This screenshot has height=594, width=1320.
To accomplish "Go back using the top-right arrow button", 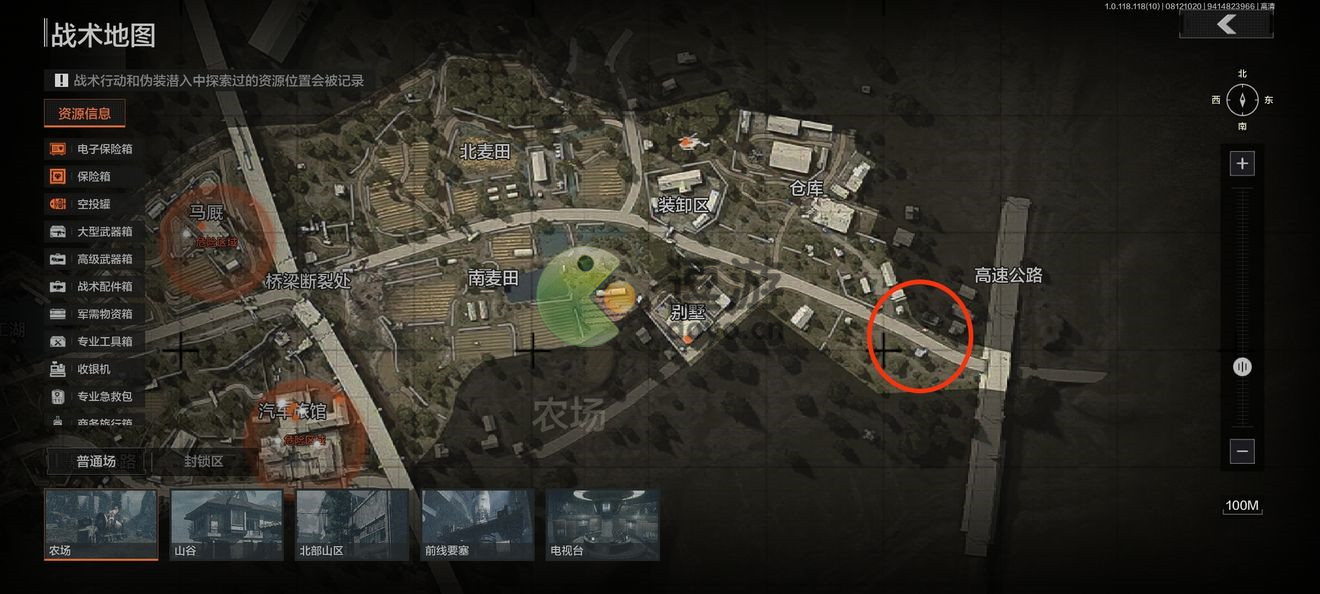I will point(1226,25).
